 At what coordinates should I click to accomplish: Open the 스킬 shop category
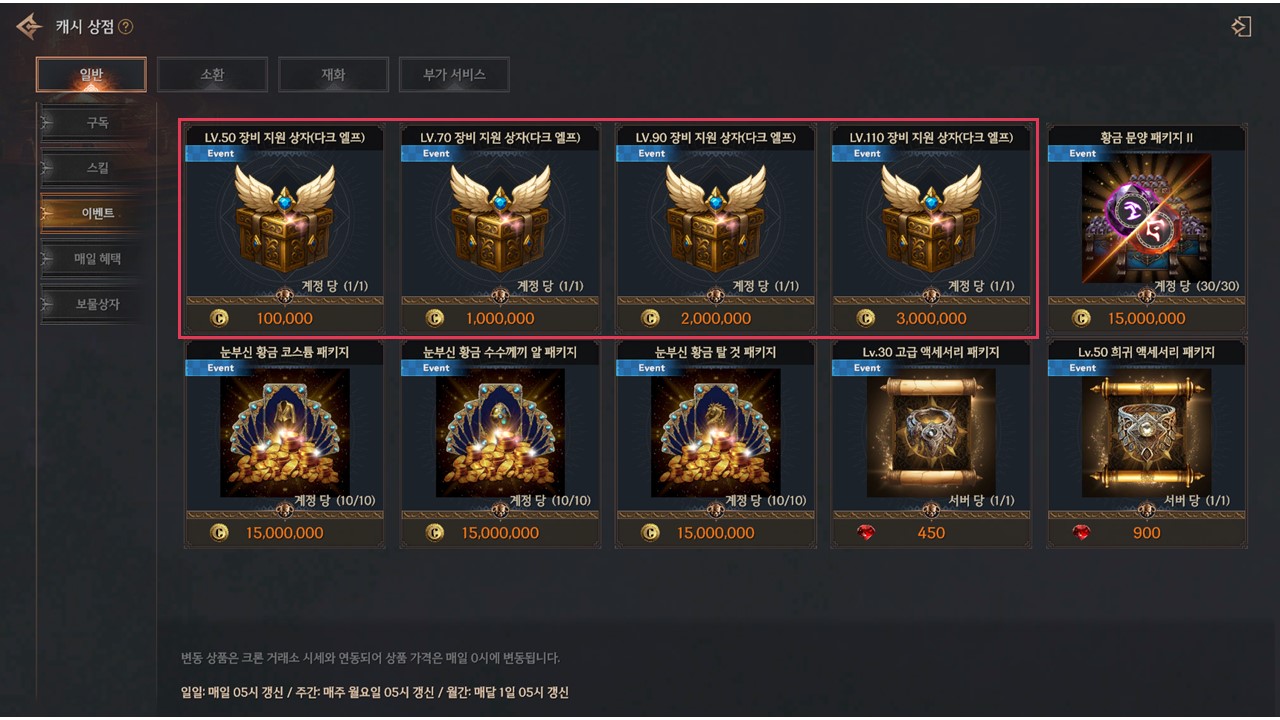(97, 168)
